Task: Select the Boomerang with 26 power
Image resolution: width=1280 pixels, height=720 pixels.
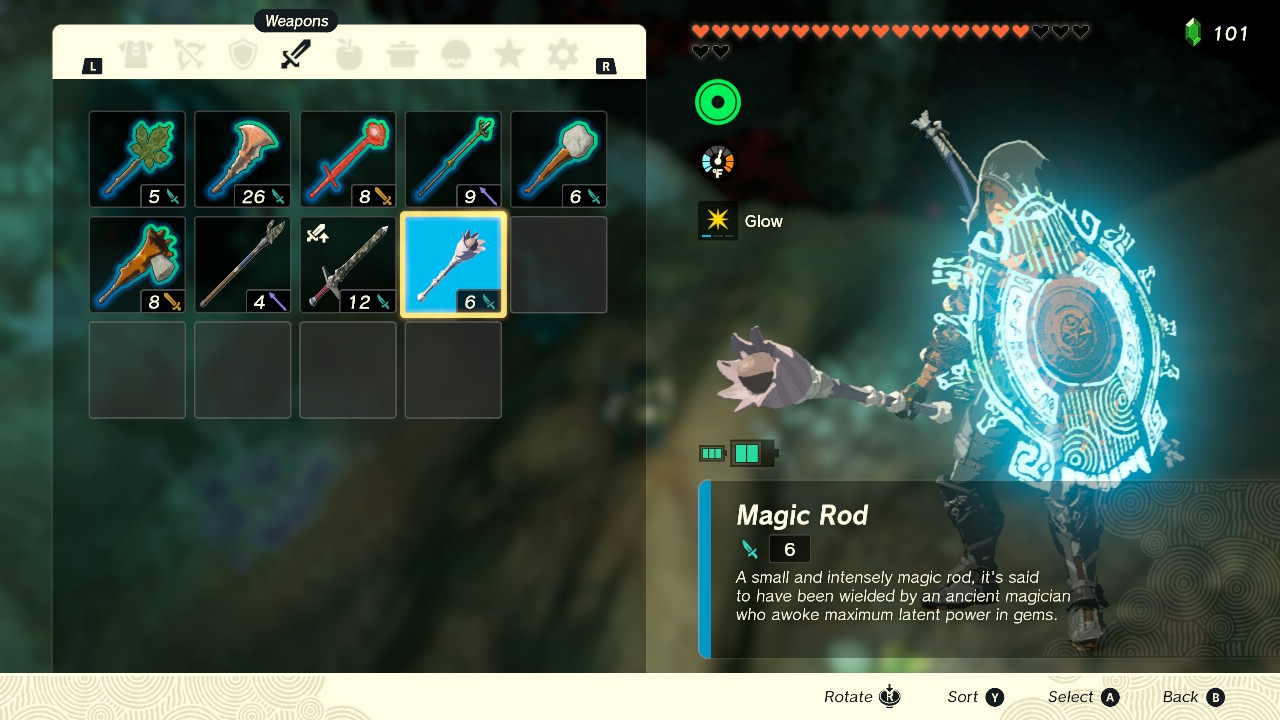Action: tap(242, 158)
